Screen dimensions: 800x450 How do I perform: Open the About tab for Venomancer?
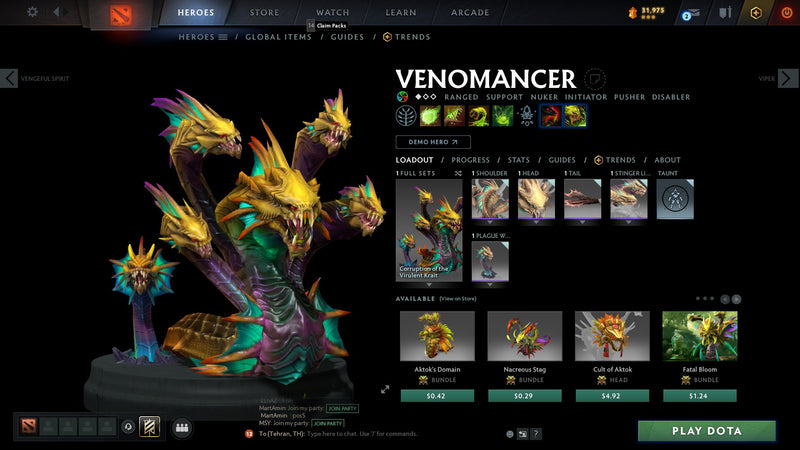tap(667, 160)
